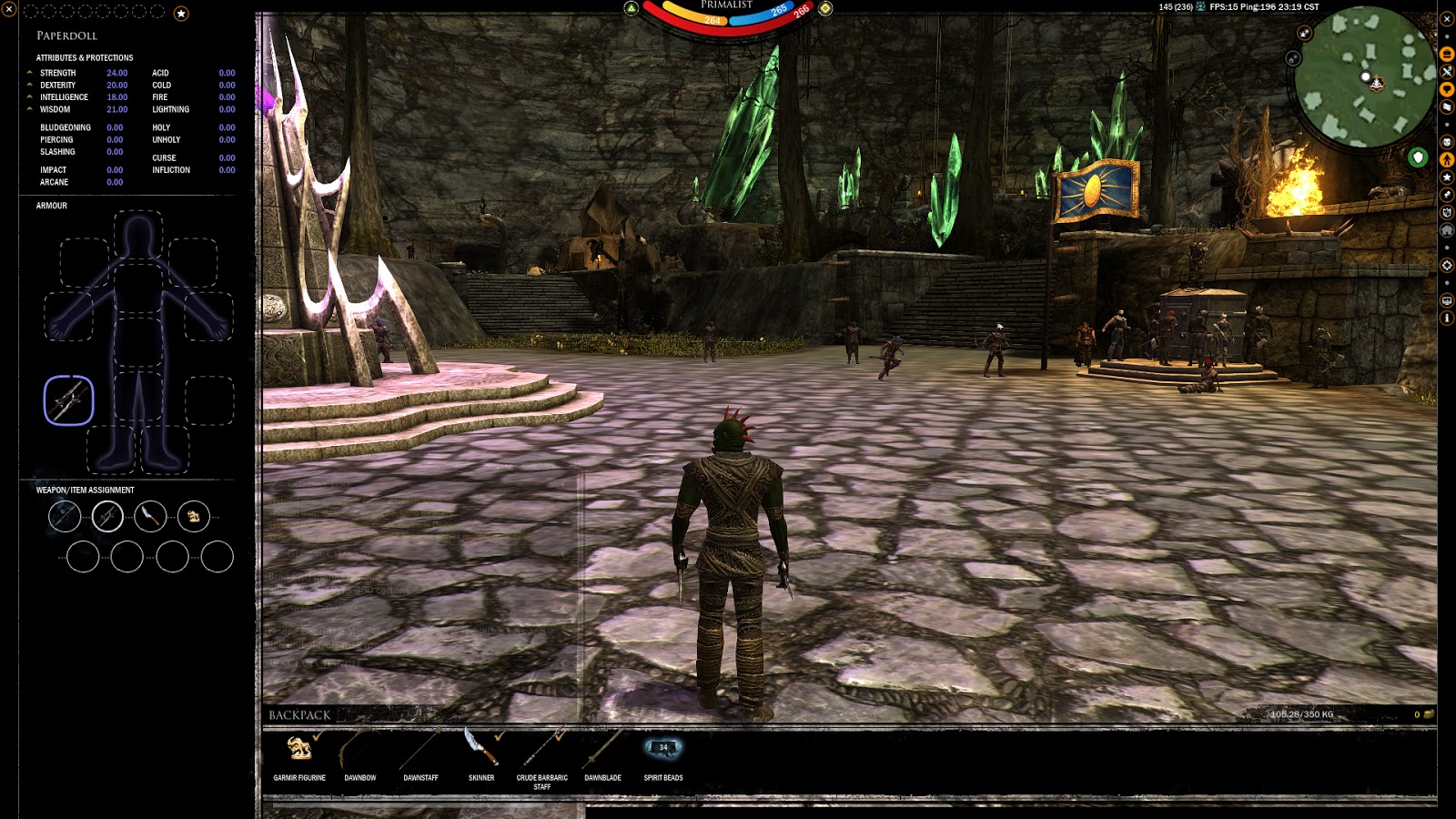
Task: Close the right sidebar with X button
Action: (1447, 18)
